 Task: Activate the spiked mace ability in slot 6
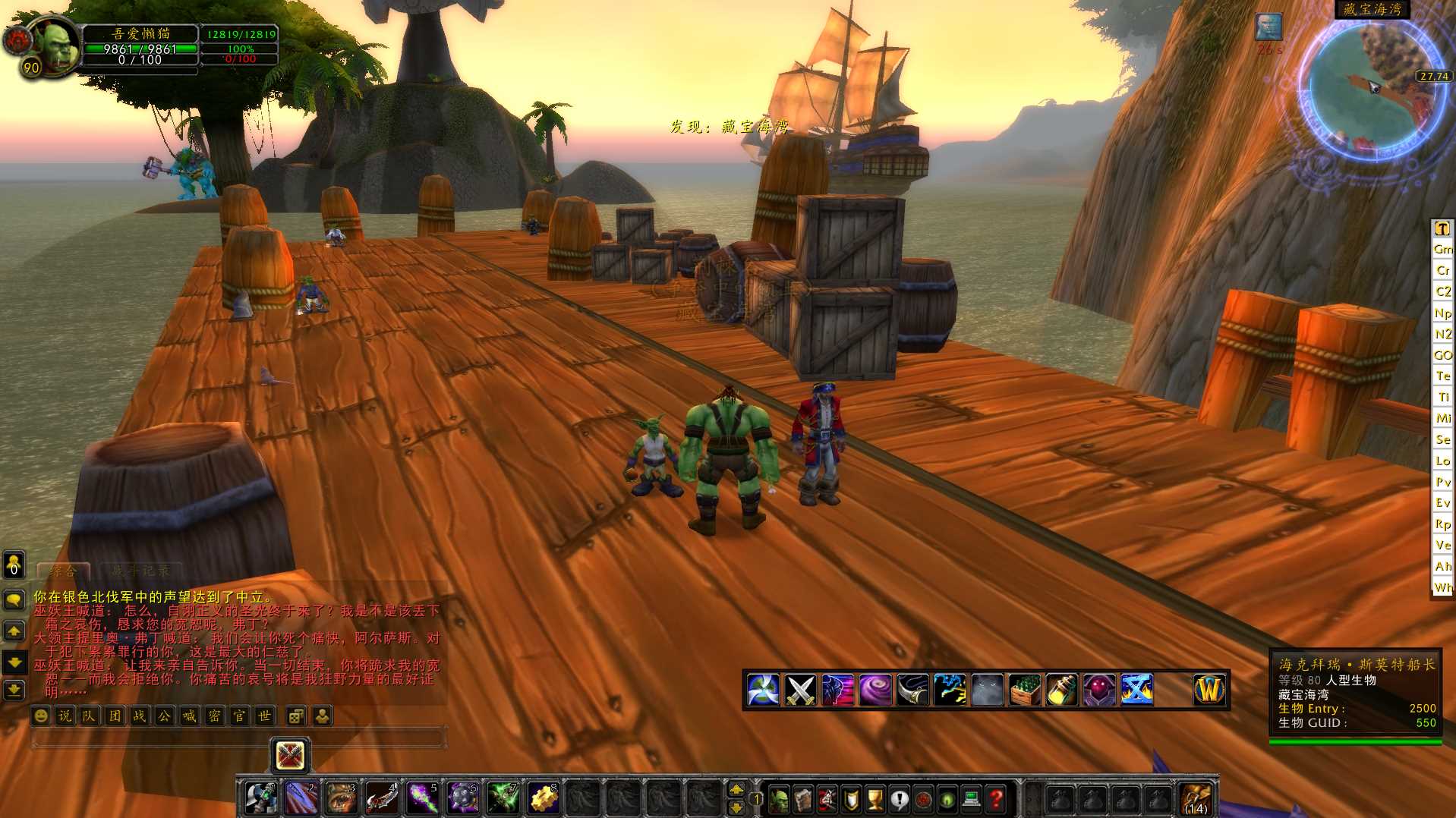462,798
